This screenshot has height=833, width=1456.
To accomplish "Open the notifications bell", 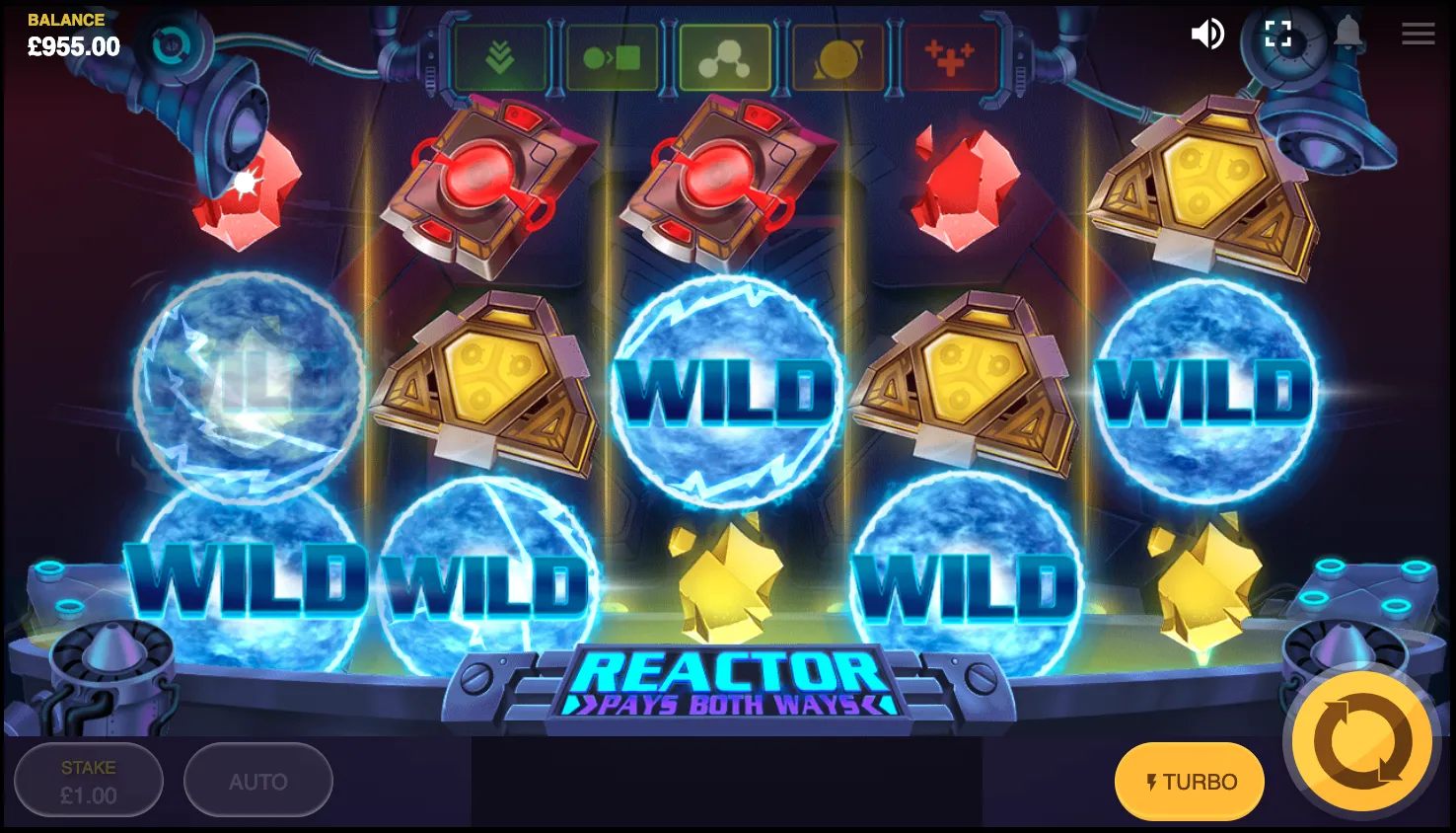I will 1347,33.
